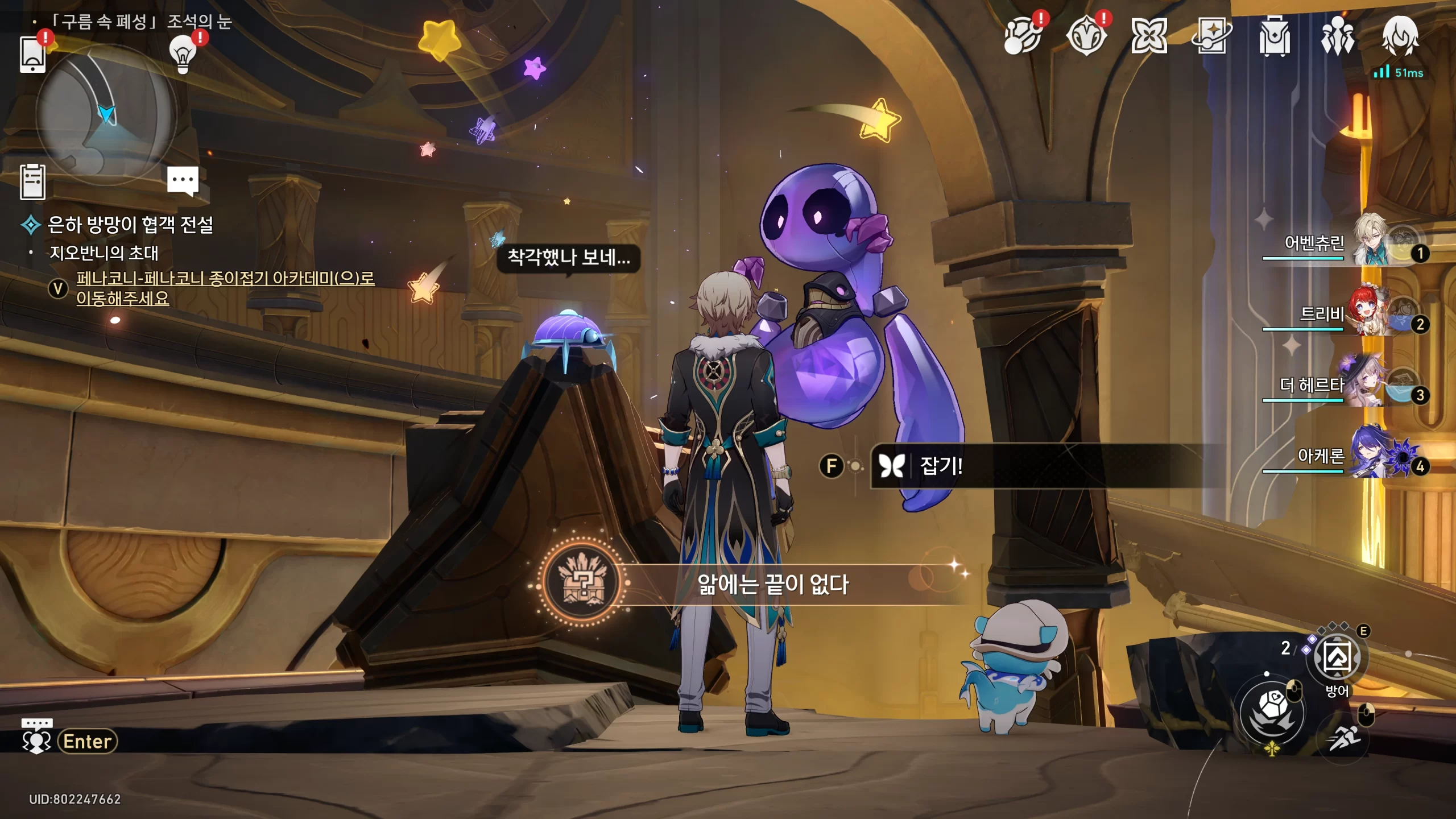The width and height of the screenshot is (1456, 819).
Task: Open the lightbulb hint icon
Action: coord(183,54)
